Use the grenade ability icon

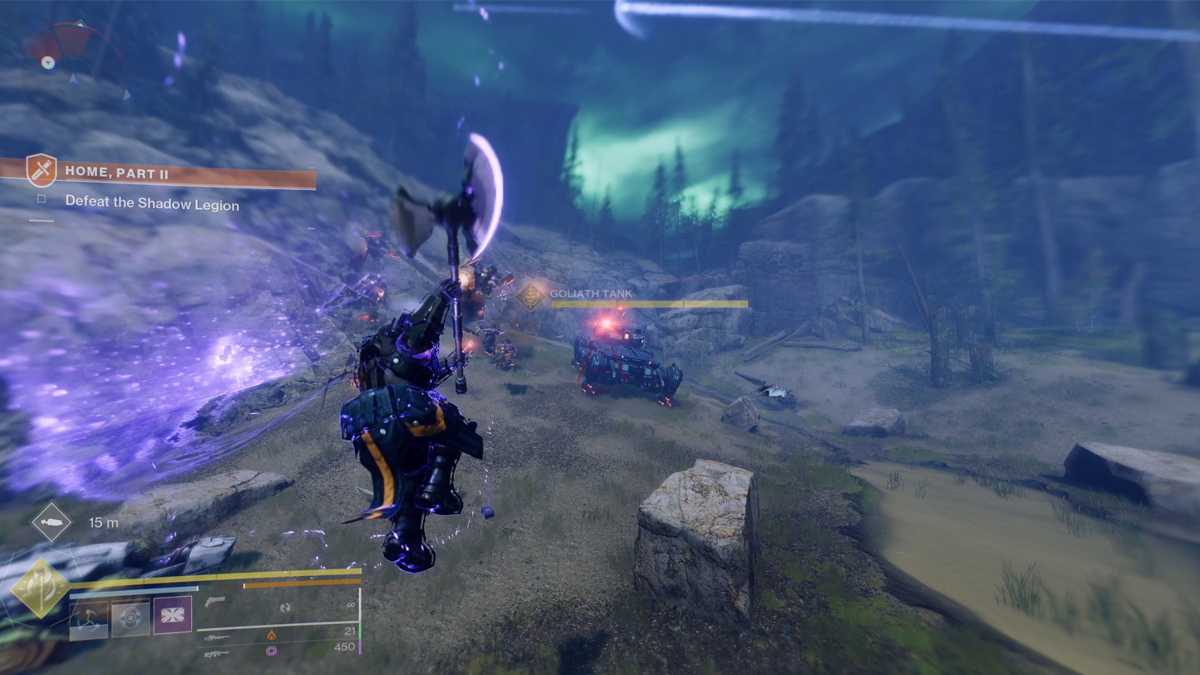point(89,618)
